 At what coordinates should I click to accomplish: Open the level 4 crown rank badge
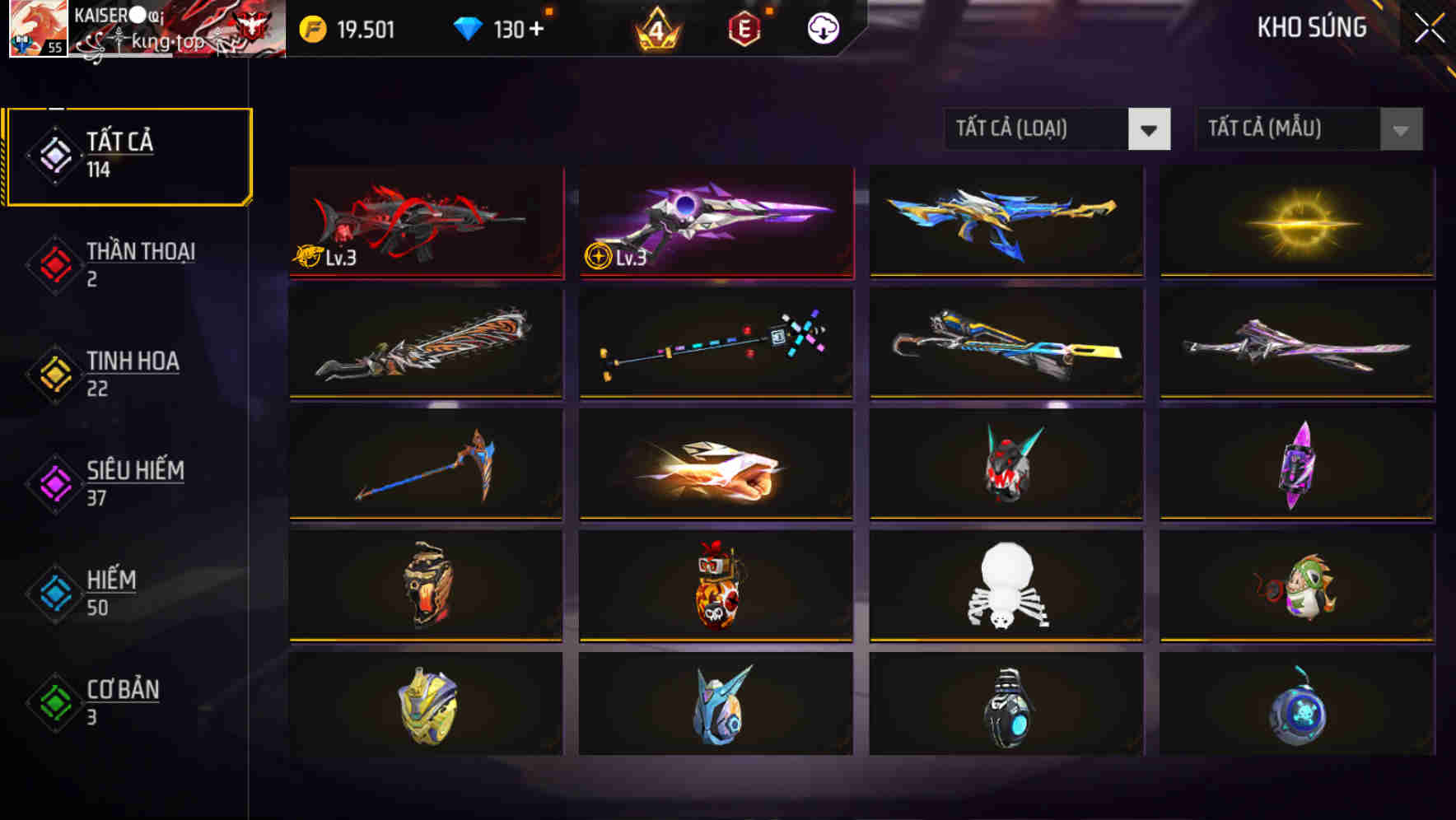tap(655, 30)
